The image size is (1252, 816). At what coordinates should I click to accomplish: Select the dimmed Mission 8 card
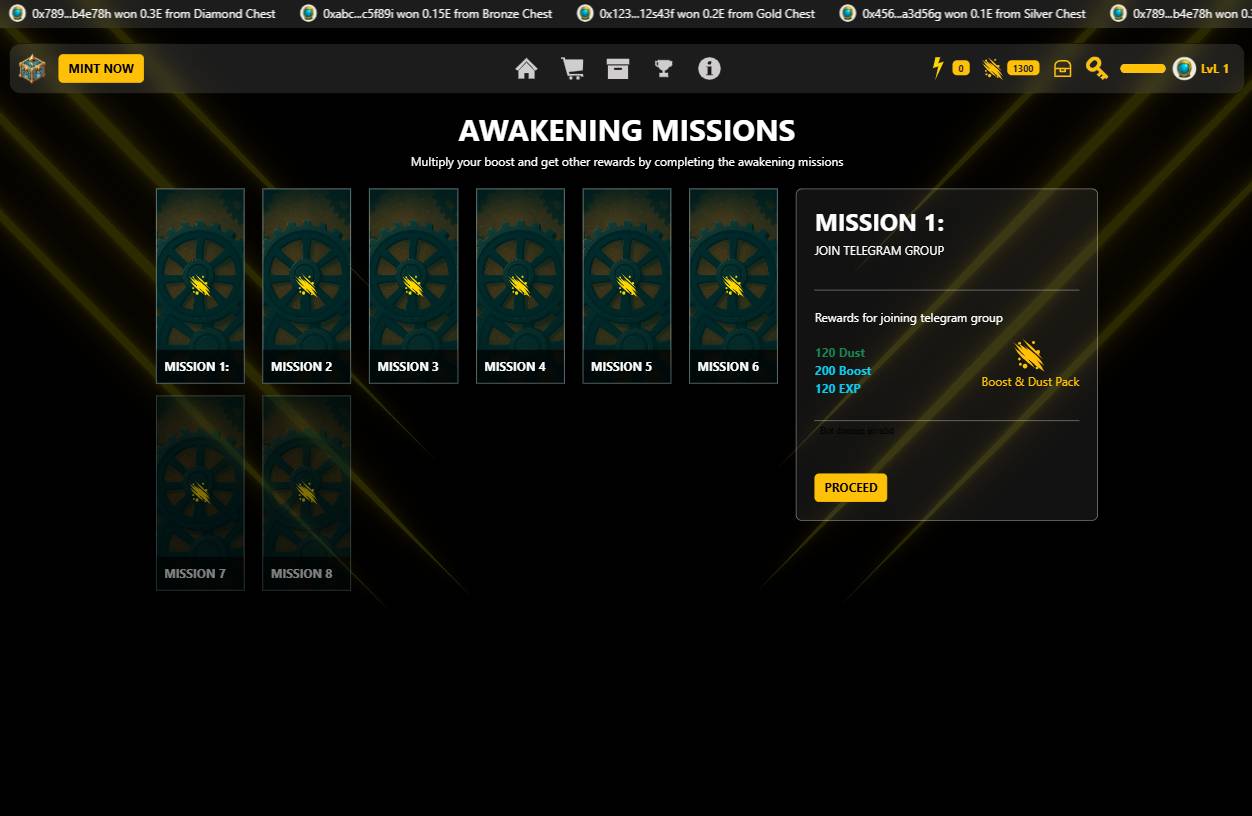click(x=306, y=493)
